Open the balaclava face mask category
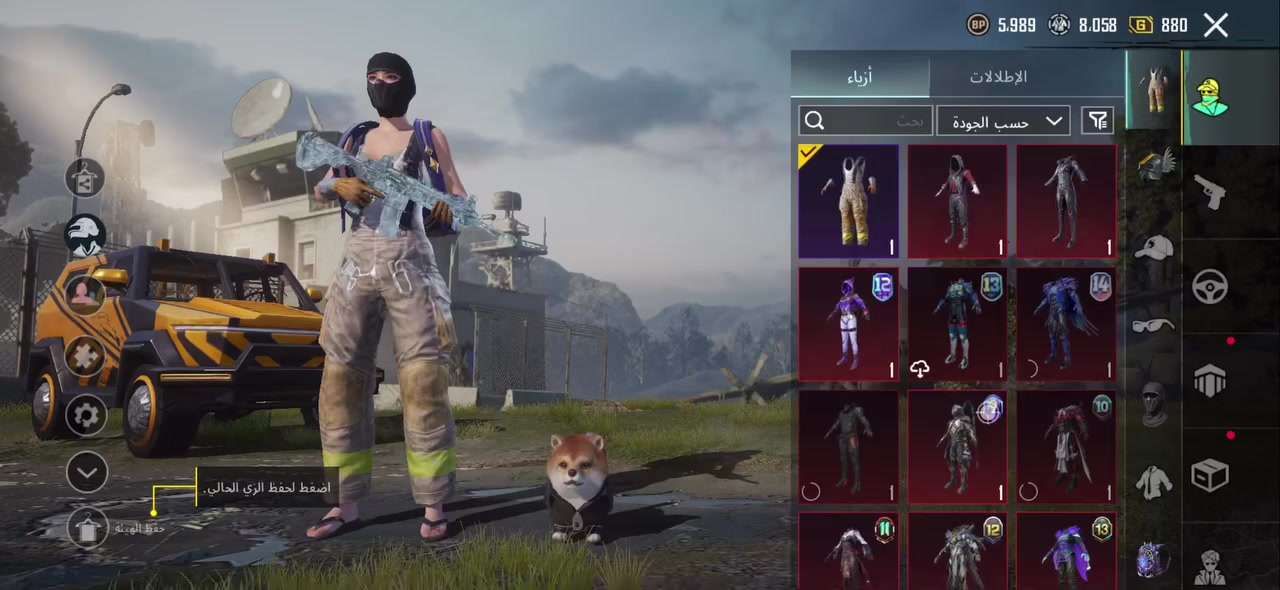The width and height of the screenshot is (1280, 590). [x=1154, y=403]
